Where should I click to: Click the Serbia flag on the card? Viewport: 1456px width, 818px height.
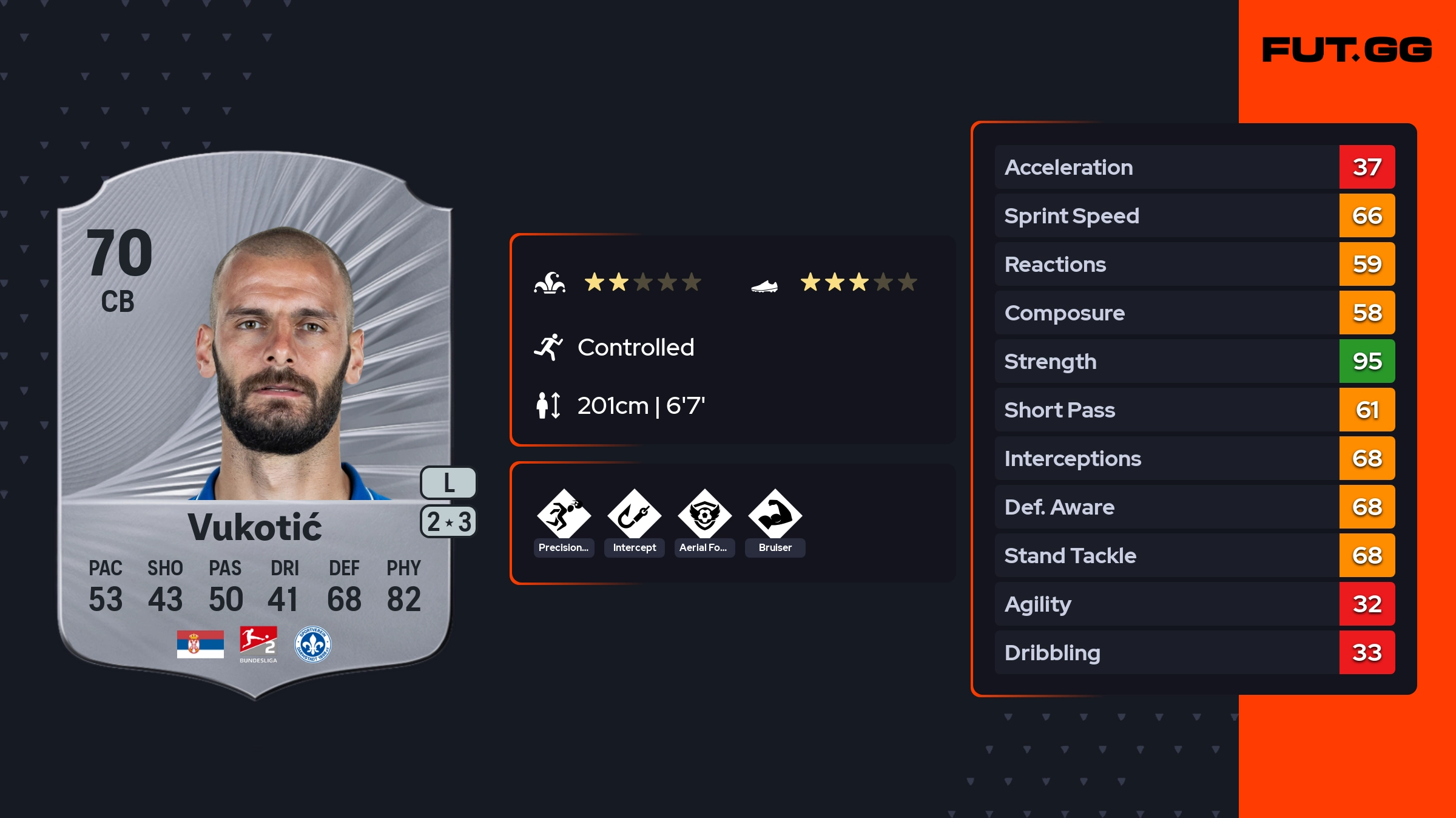pos(200,644)
